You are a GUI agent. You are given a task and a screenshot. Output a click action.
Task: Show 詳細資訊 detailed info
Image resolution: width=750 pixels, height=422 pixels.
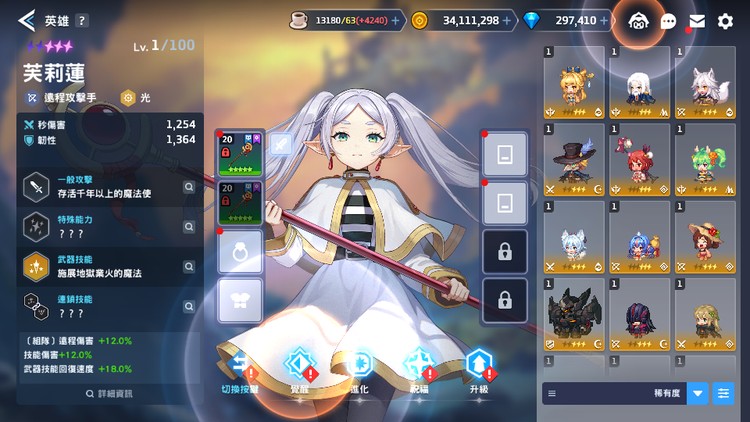click(108, 393)
